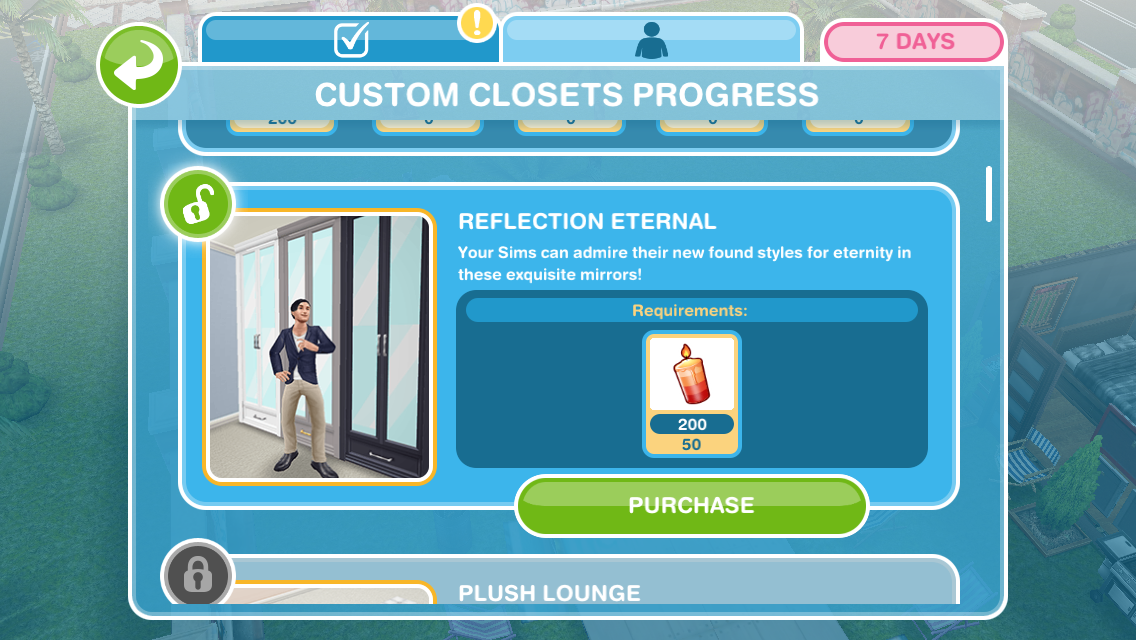Click the white scrollbar handle
1136x640 pixels.
pos(989,193)
